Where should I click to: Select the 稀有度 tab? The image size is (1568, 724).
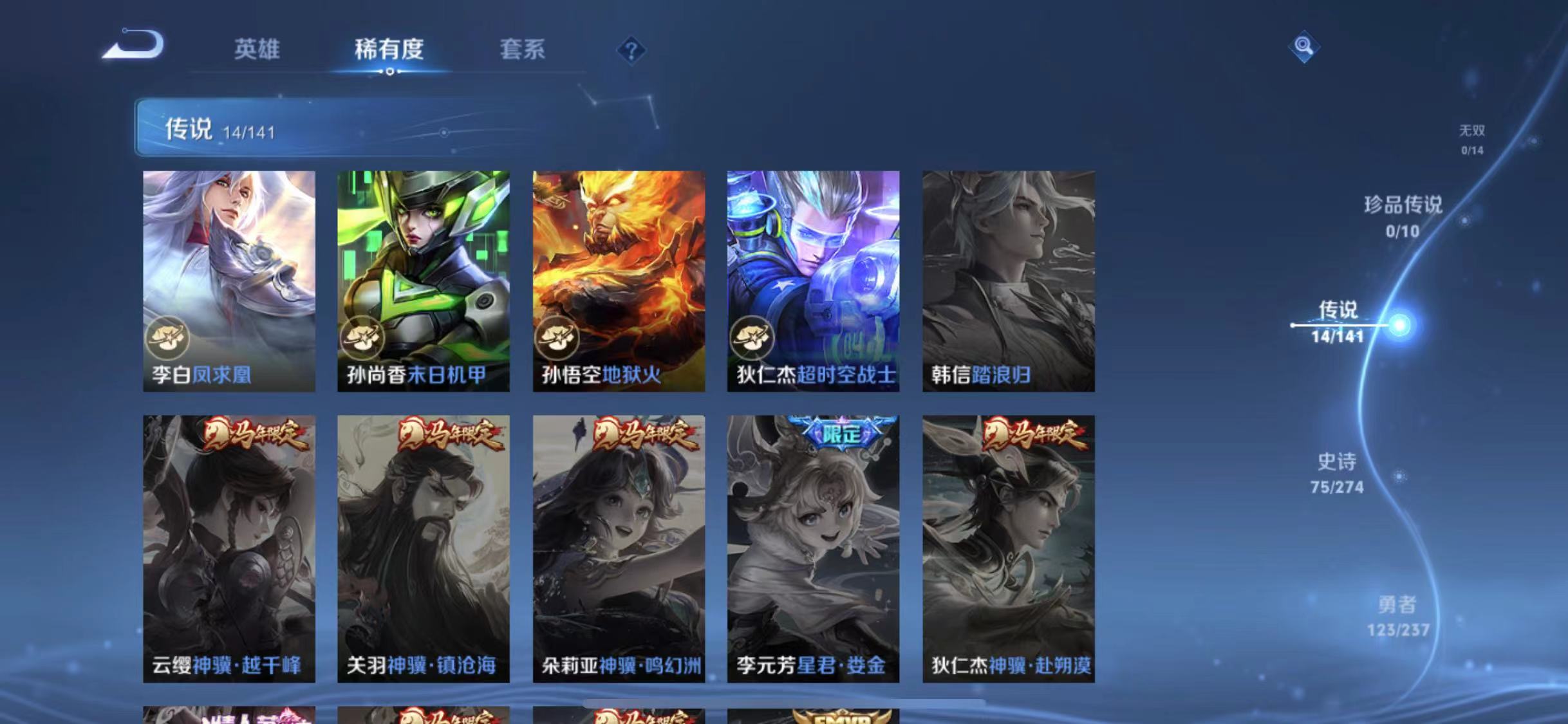pyautogui.click(x=389, y=50)
